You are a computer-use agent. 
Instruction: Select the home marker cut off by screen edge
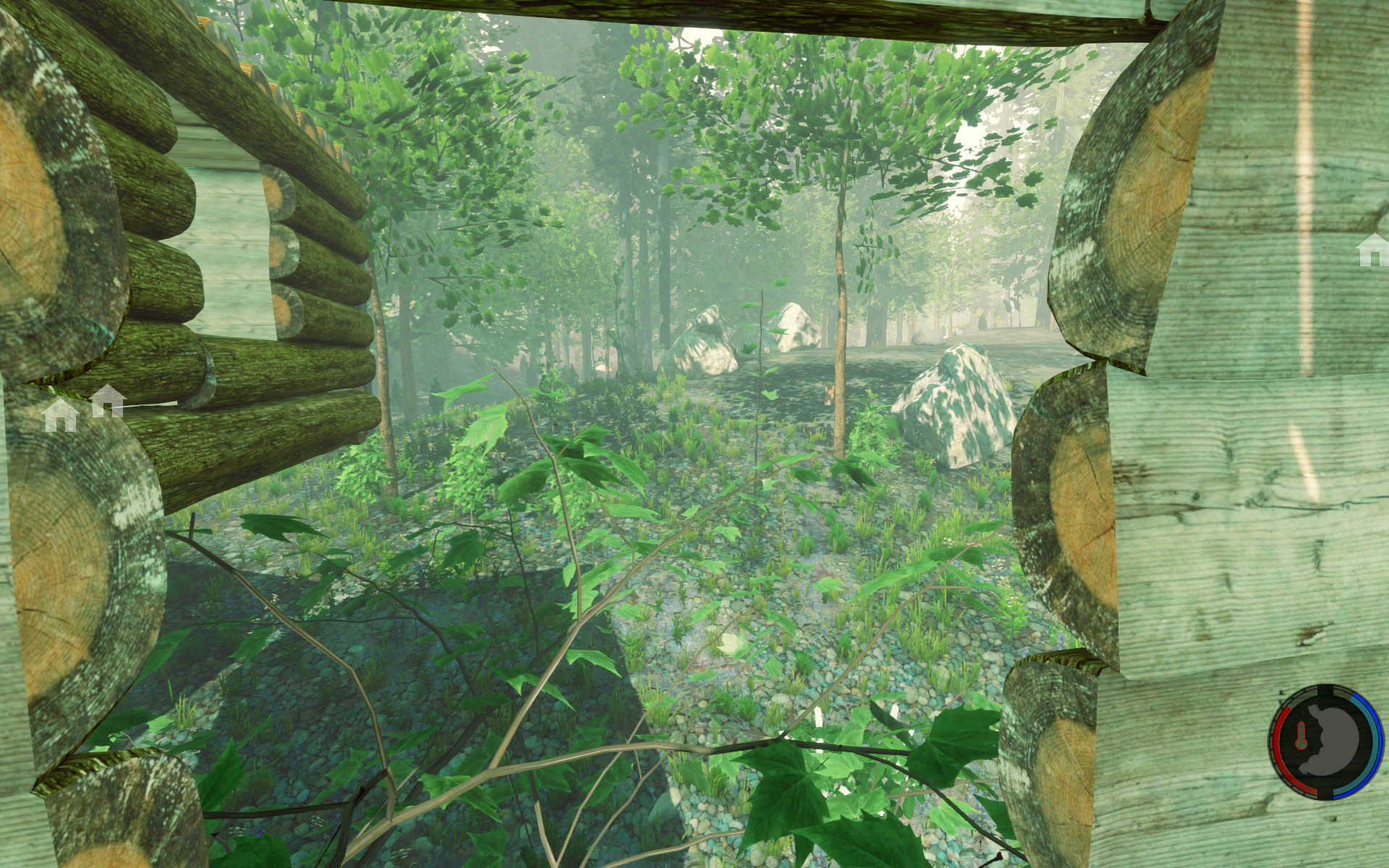1374,250
